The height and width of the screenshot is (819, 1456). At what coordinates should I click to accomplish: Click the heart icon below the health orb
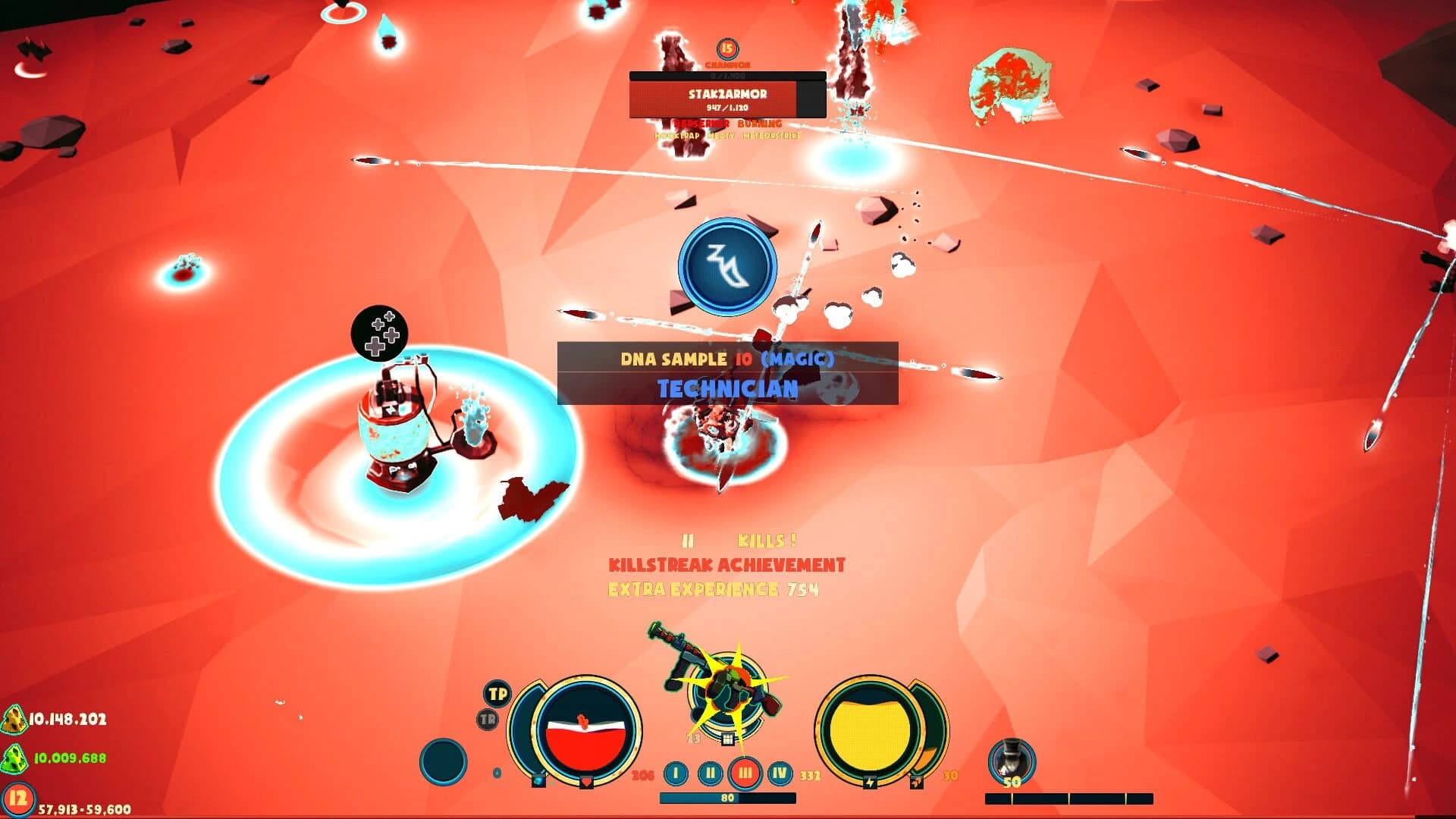click(587, 782)
